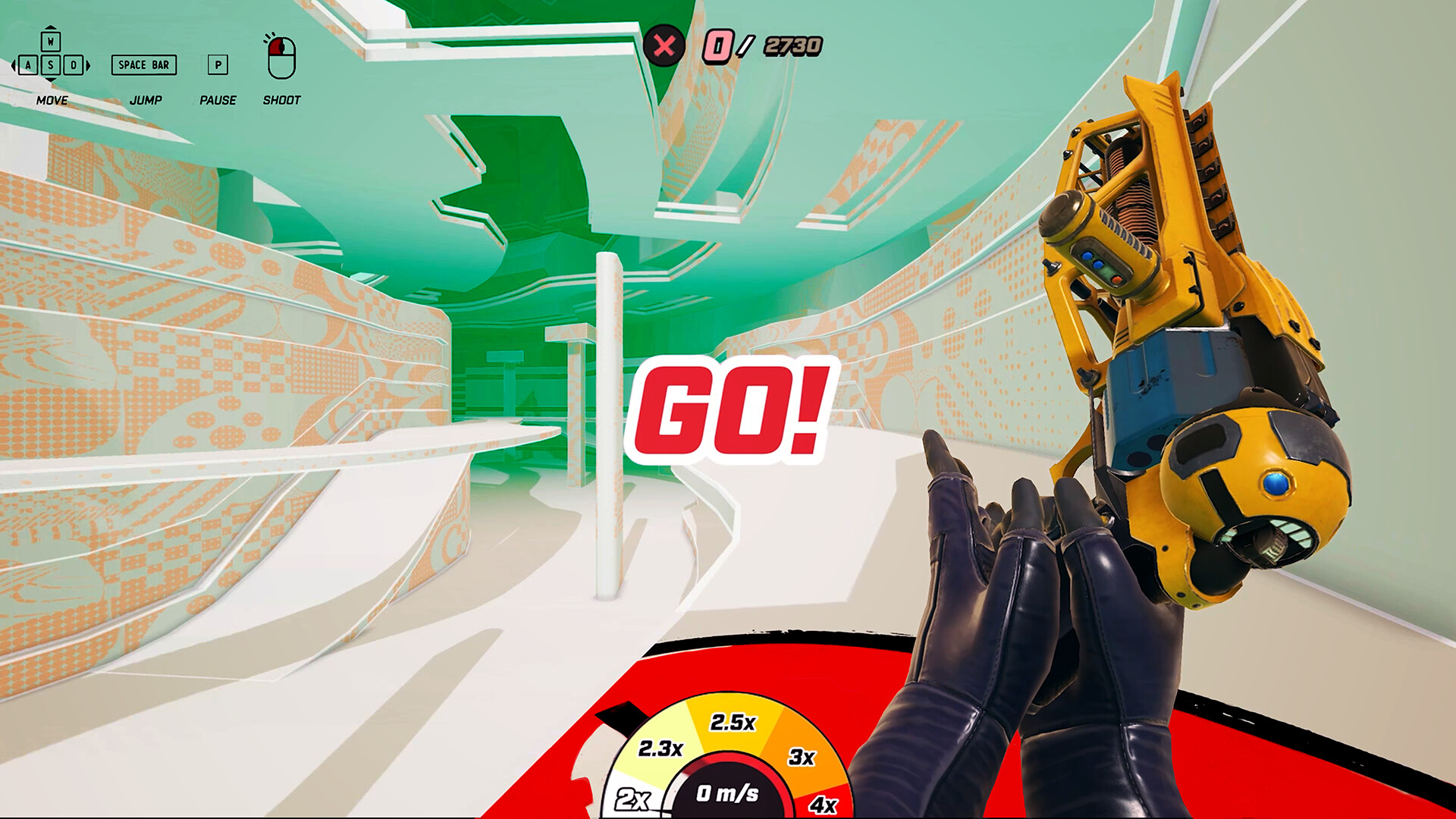Click the 0 m/s speed readout
This screenshot has height=819, width=1456.
(x=729, y=794)
